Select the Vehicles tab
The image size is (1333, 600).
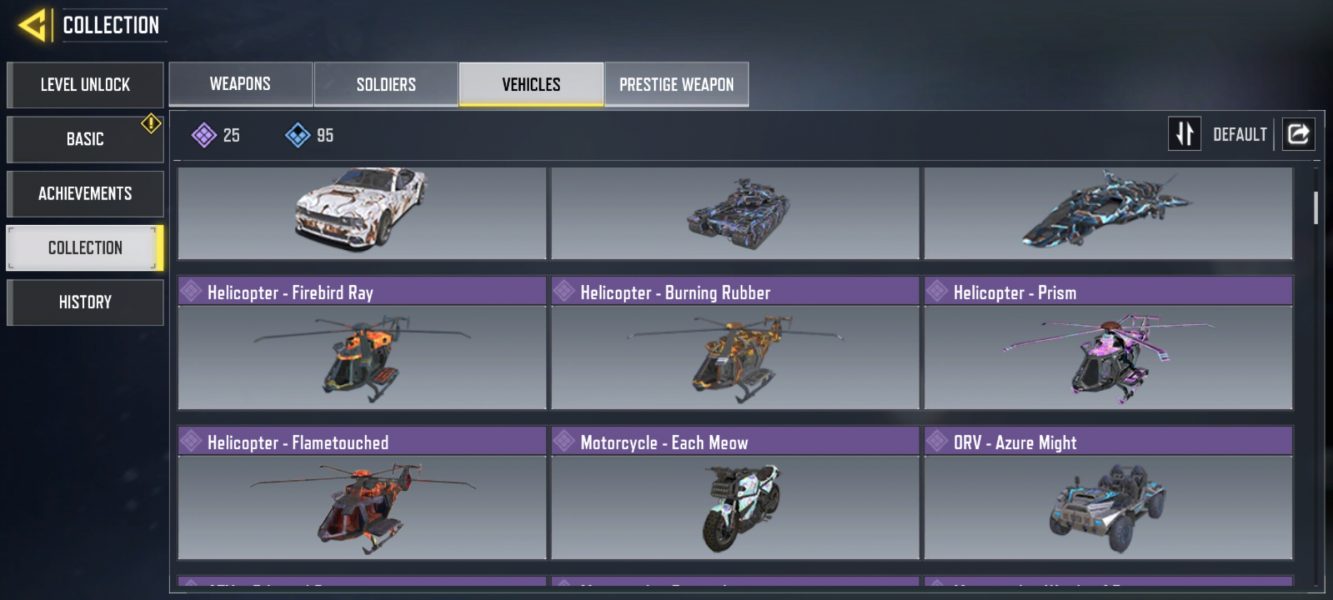(531, 84)
